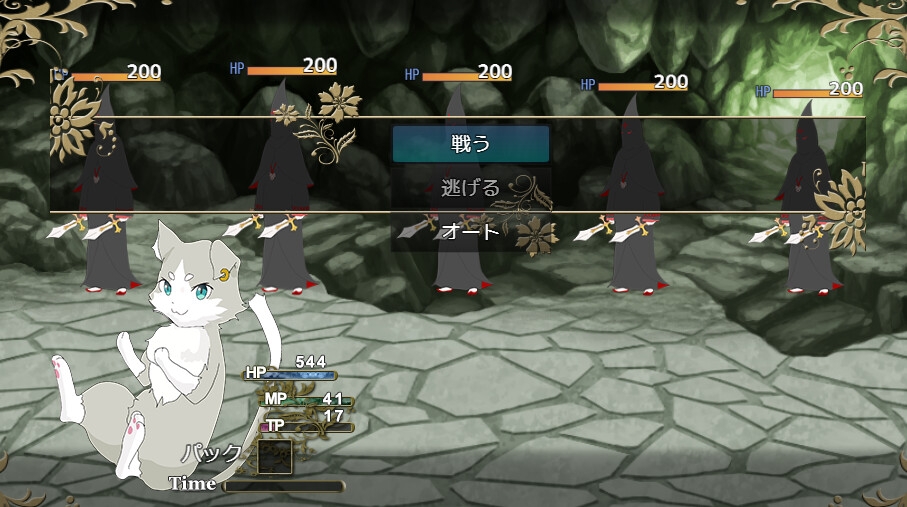
Task: Select the 戦う (Fight) command
Action: [470, 144]
